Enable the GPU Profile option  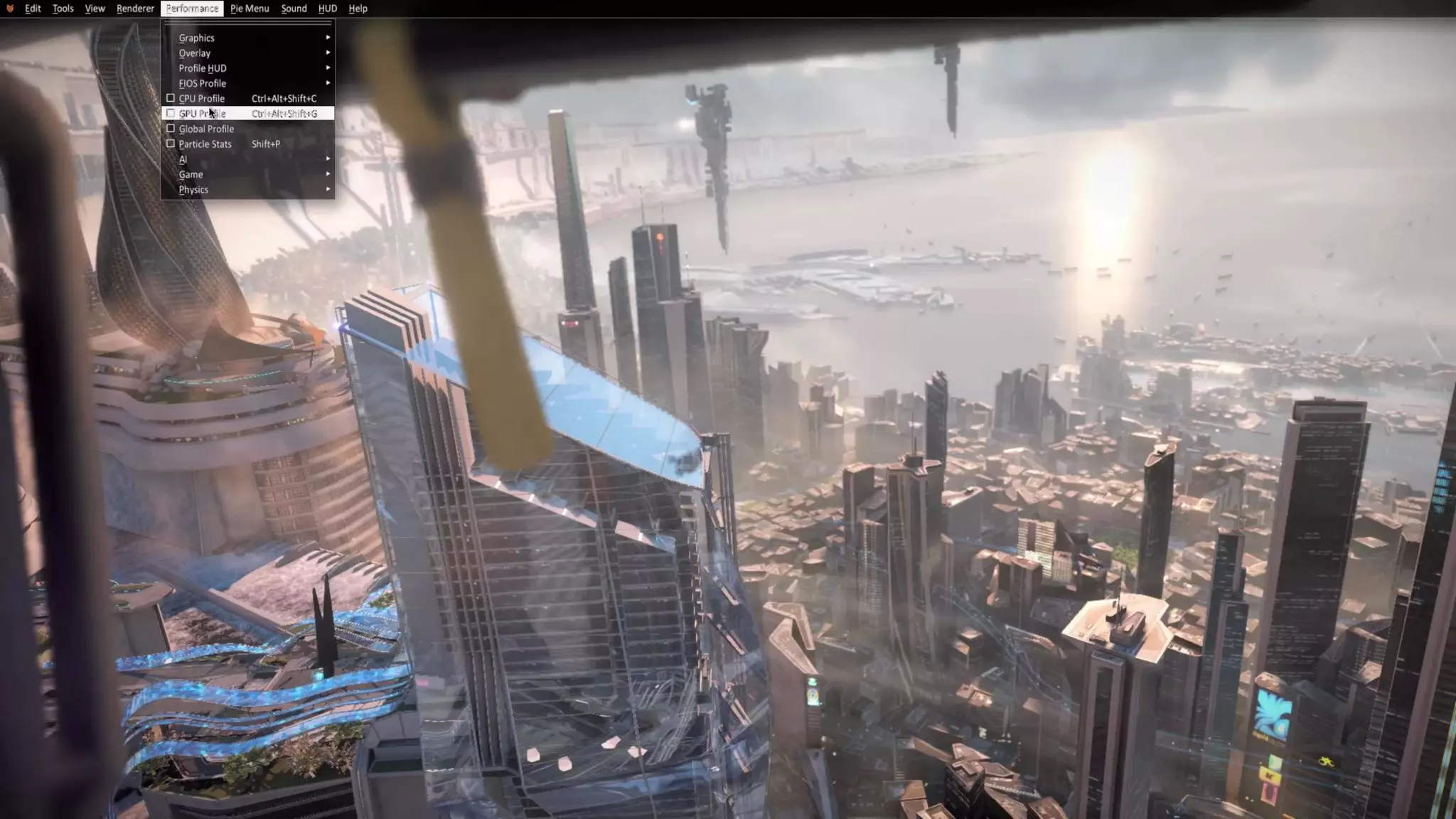point(171,114)
